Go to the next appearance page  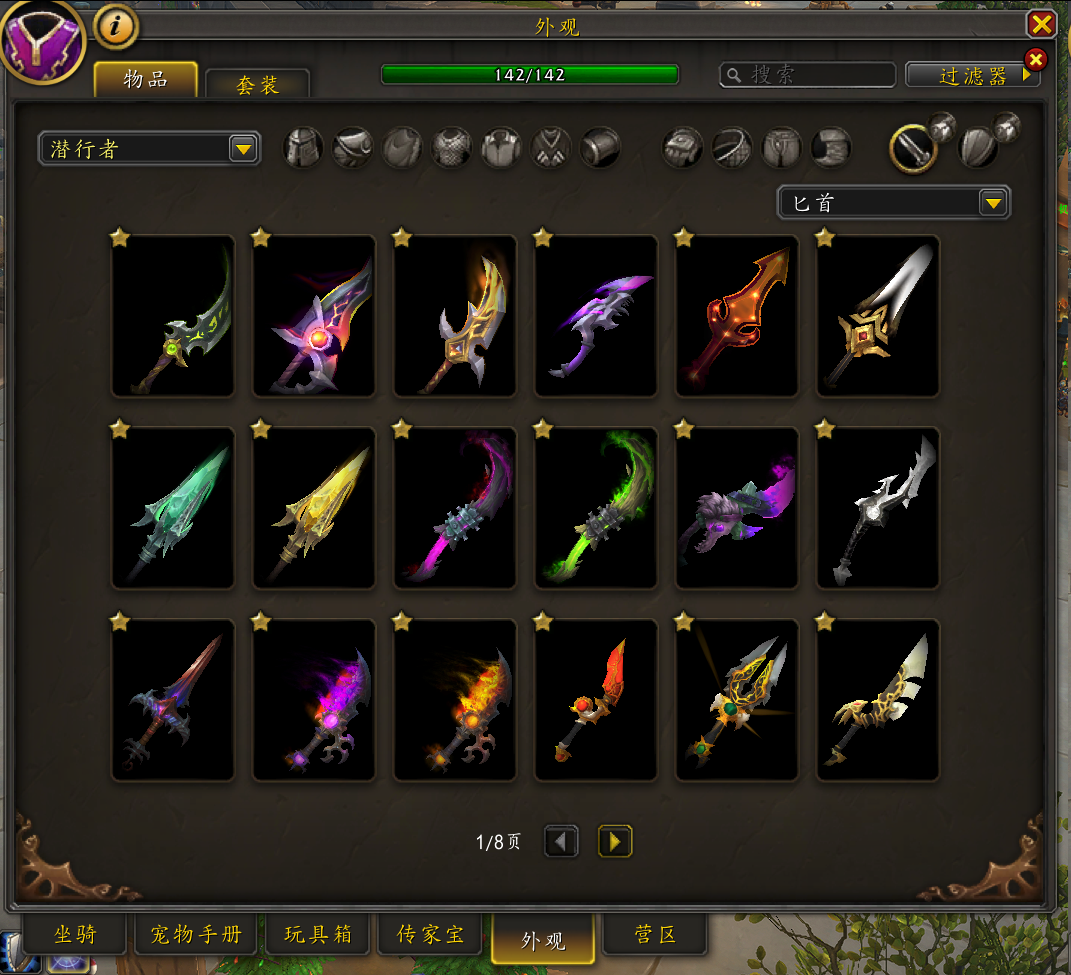pyautogui.click(x=615, y=842)
